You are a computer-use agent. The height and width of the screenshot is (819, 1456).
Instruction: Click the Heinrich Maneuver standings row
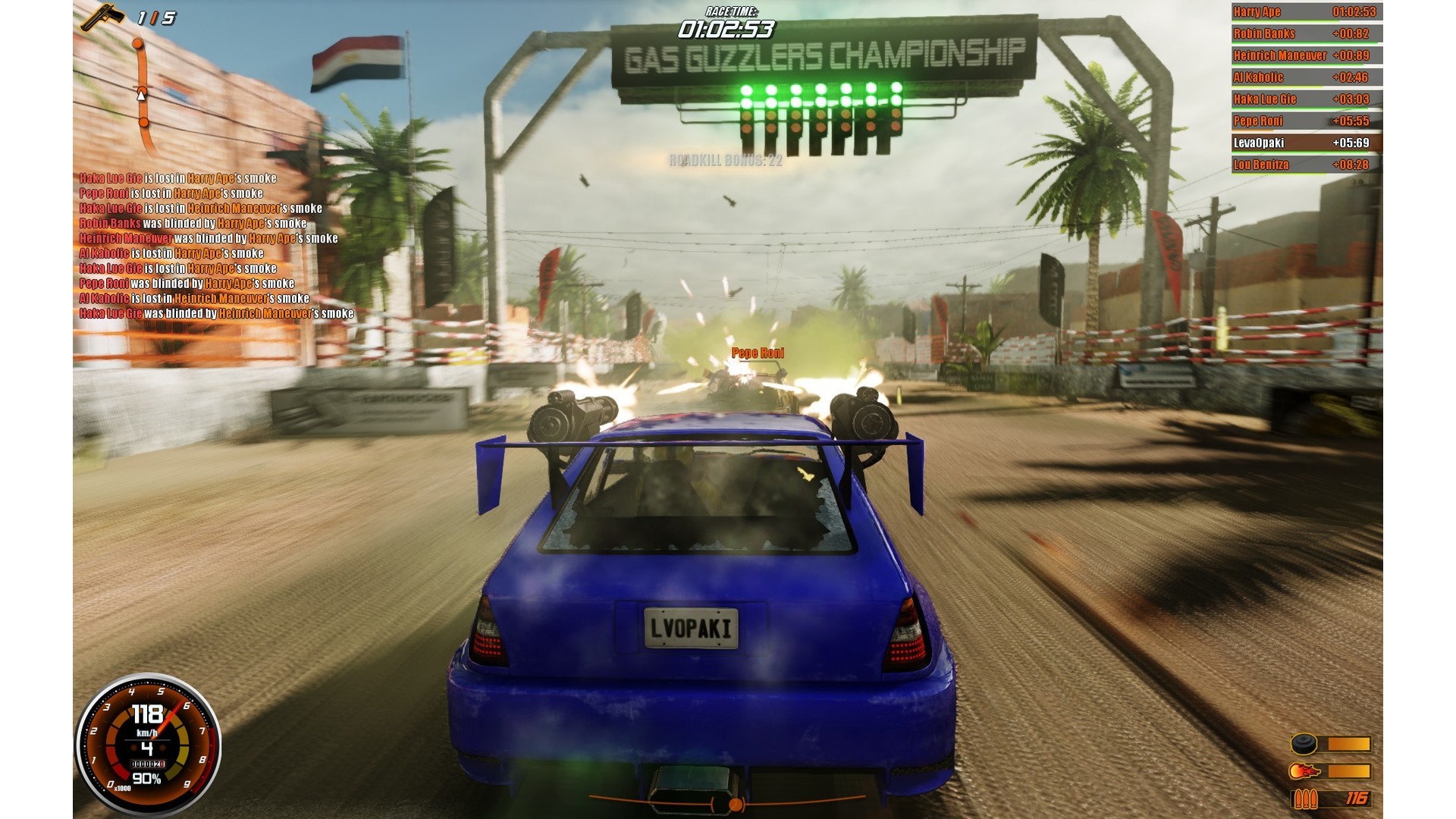tap(1305, 55)
